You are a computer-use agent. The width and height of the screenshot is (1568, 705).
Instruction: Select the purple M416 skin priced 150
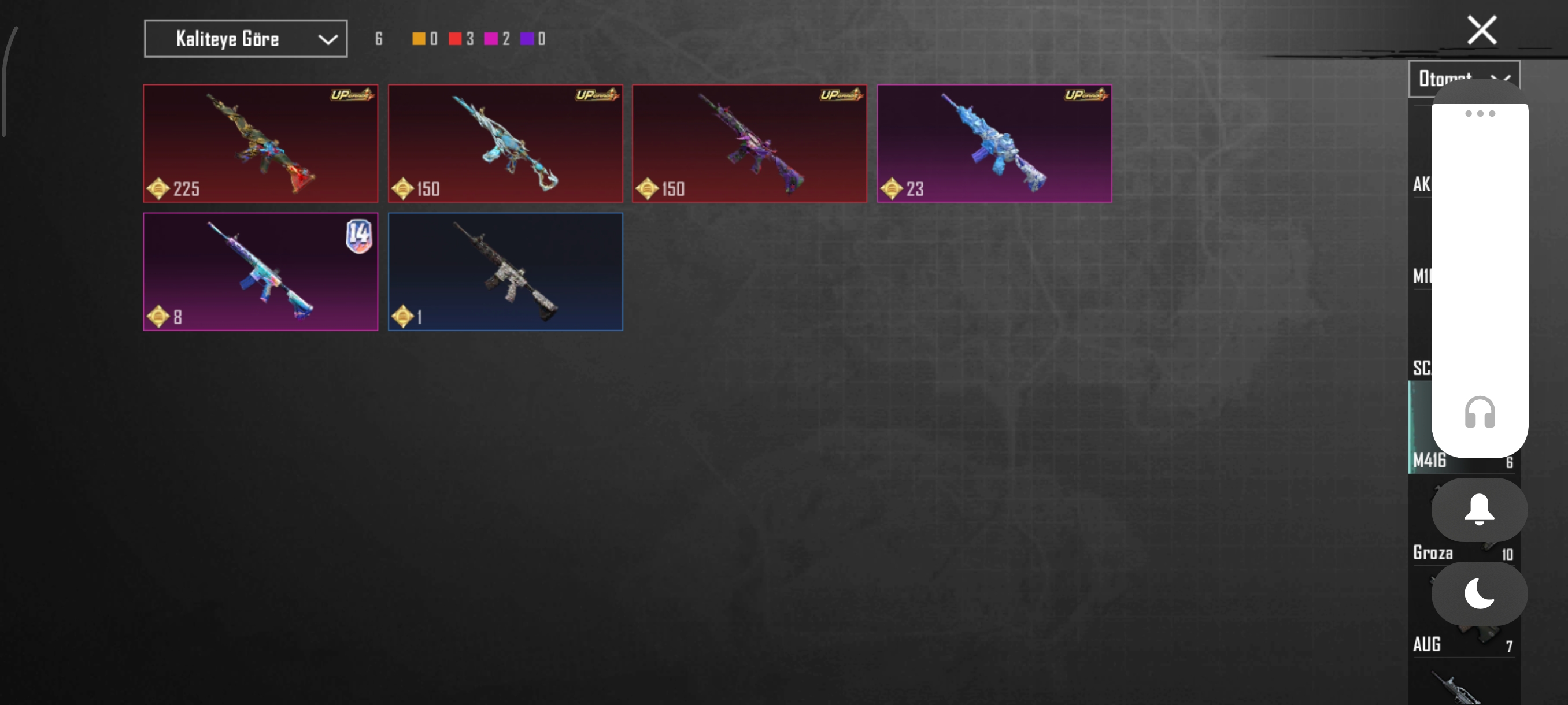pyautogui.click(x=749, y=143)
